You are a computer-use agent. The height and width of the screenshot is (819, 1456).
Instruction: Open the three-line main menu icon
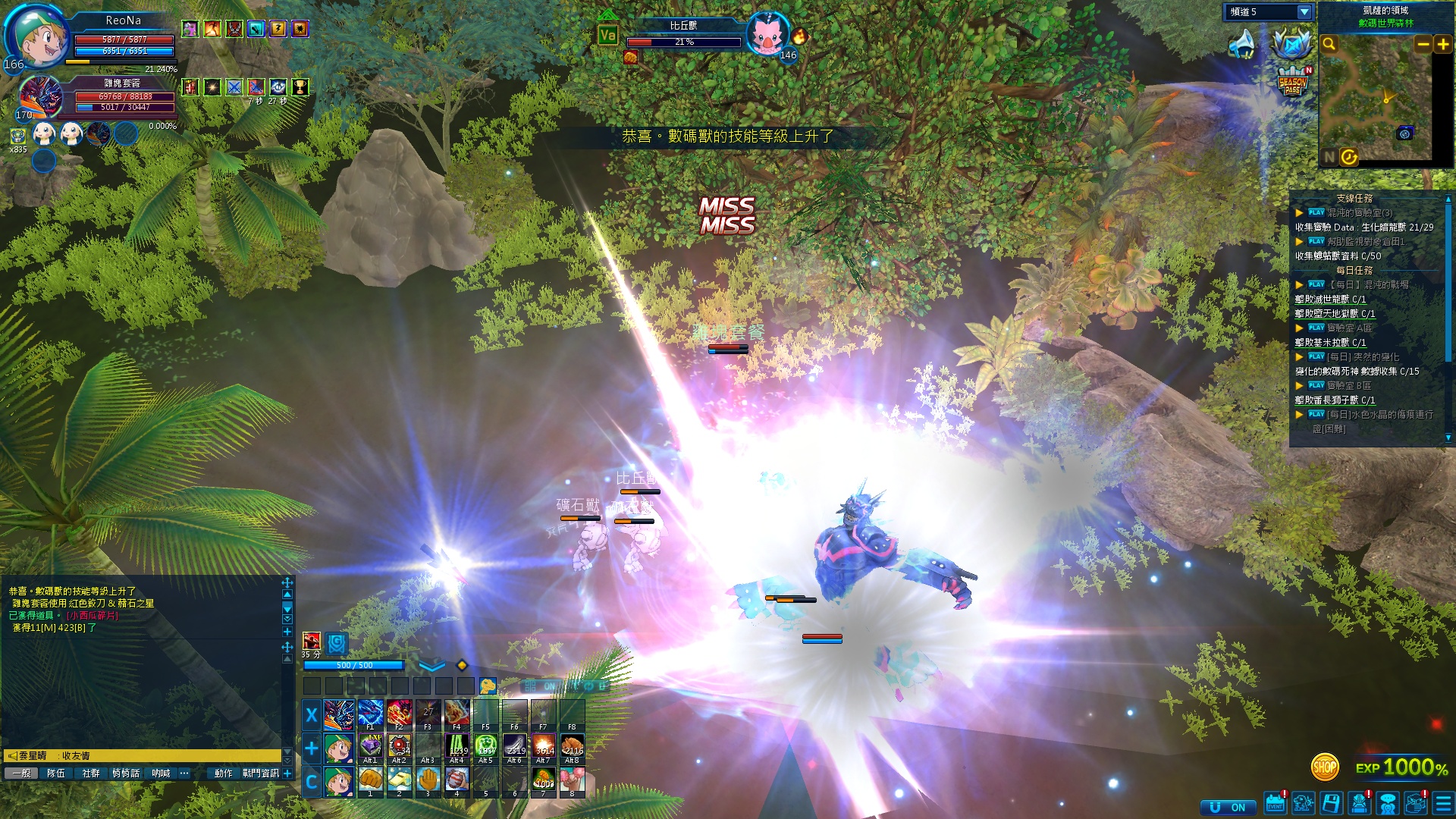[1443, 805]
